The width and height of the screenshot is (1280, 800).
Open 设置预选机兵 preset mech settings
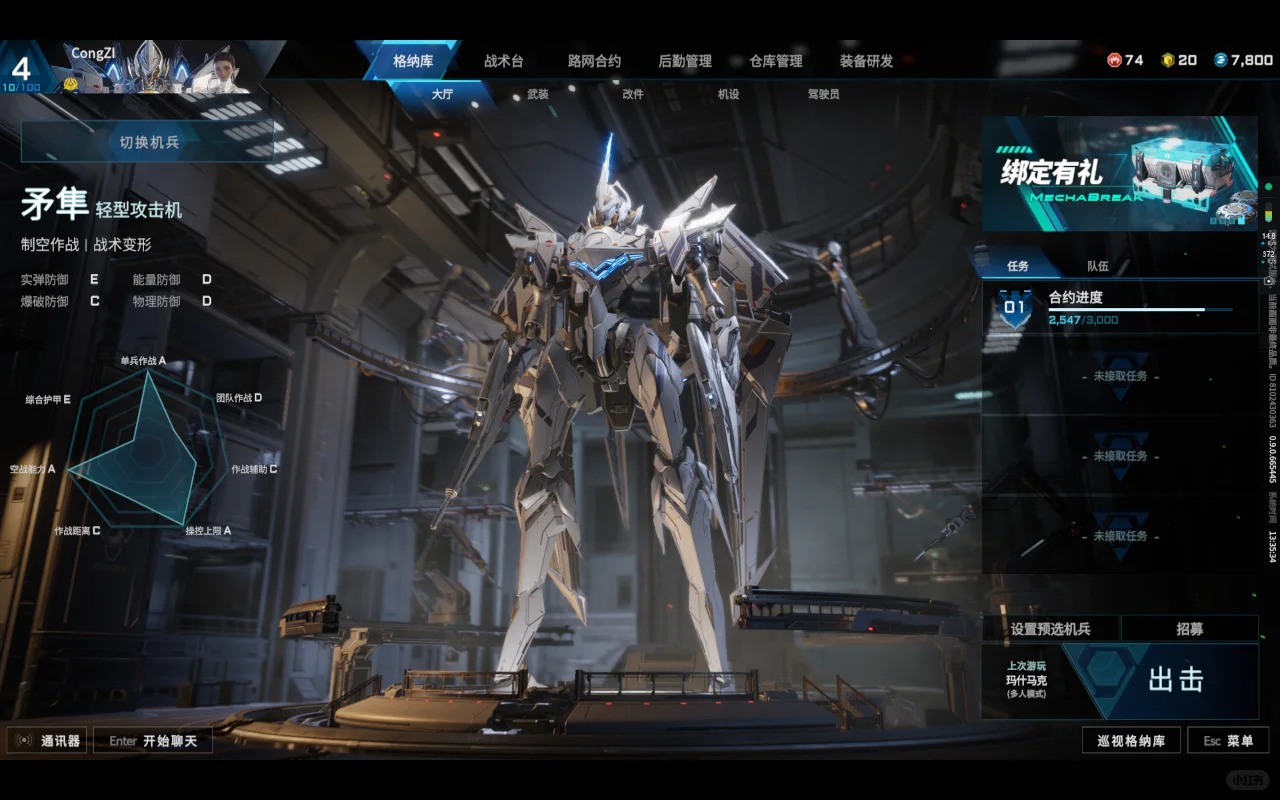(1050, 629)
